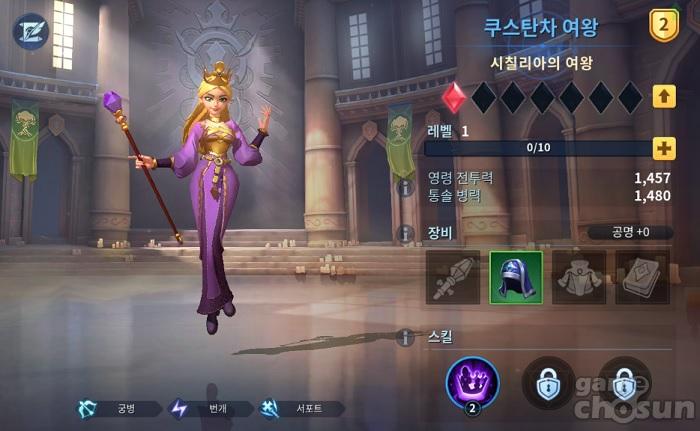
Task: Select the empty chest armor slot
Action: point(578,277)
